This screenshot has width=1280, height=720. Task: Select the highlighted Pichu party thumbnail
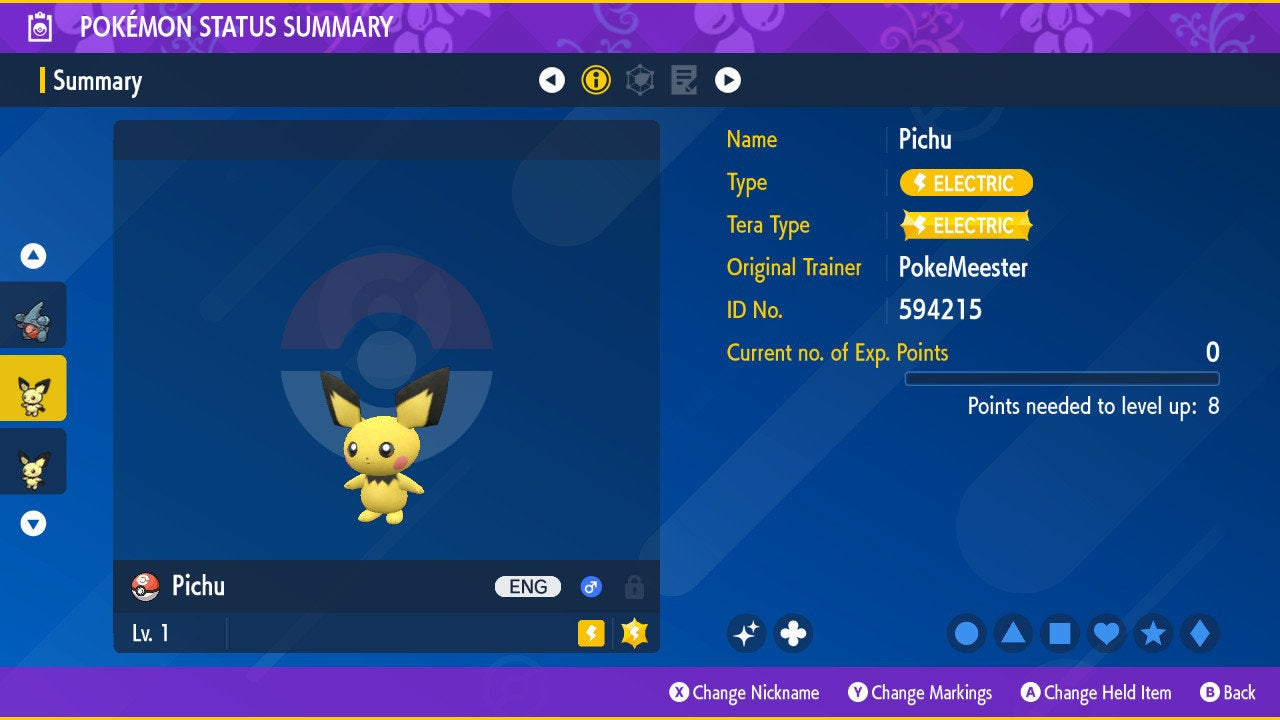point(33,388)
